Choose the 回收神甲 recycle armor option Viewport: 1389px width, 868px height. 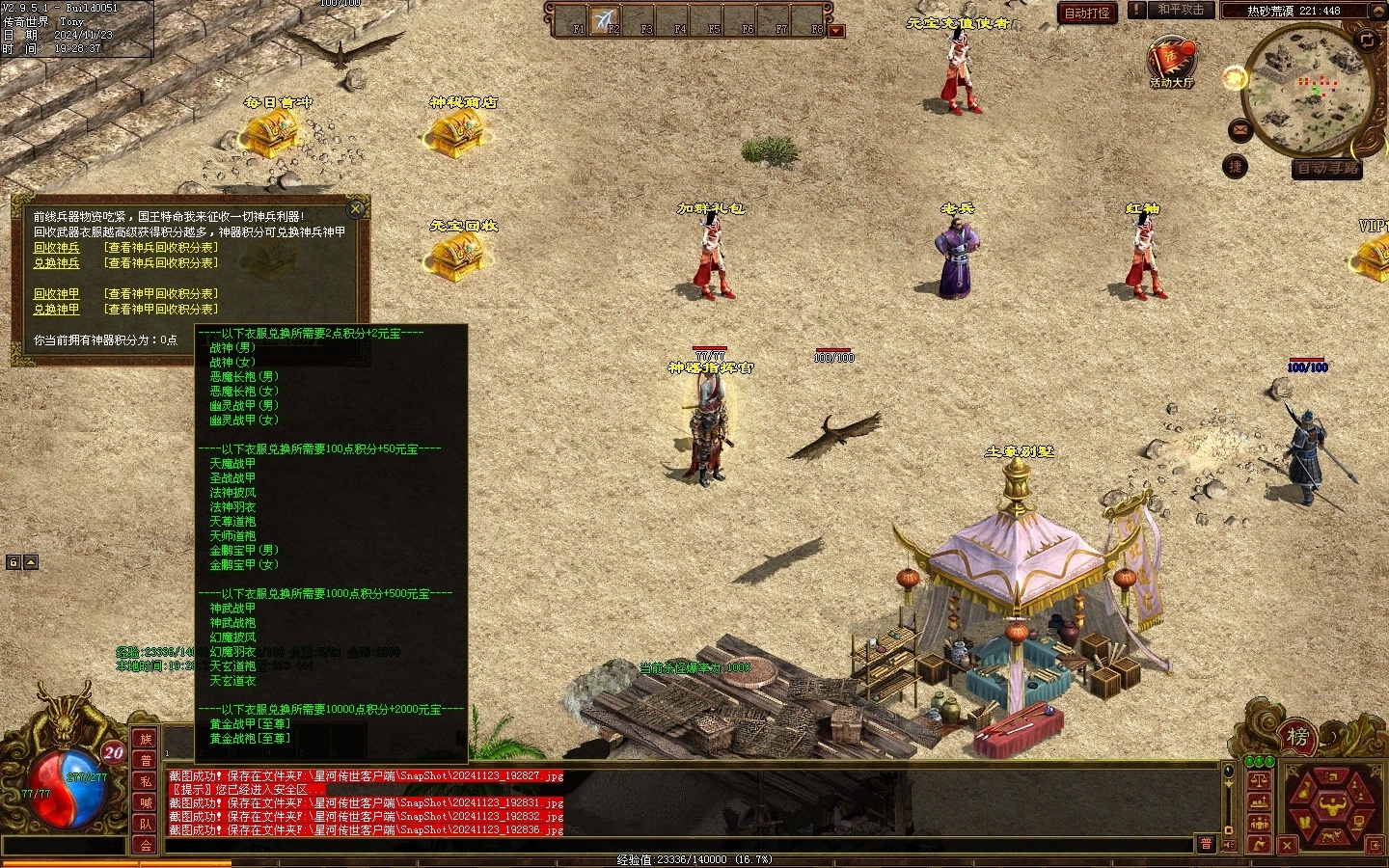click(x=57, y=294)
